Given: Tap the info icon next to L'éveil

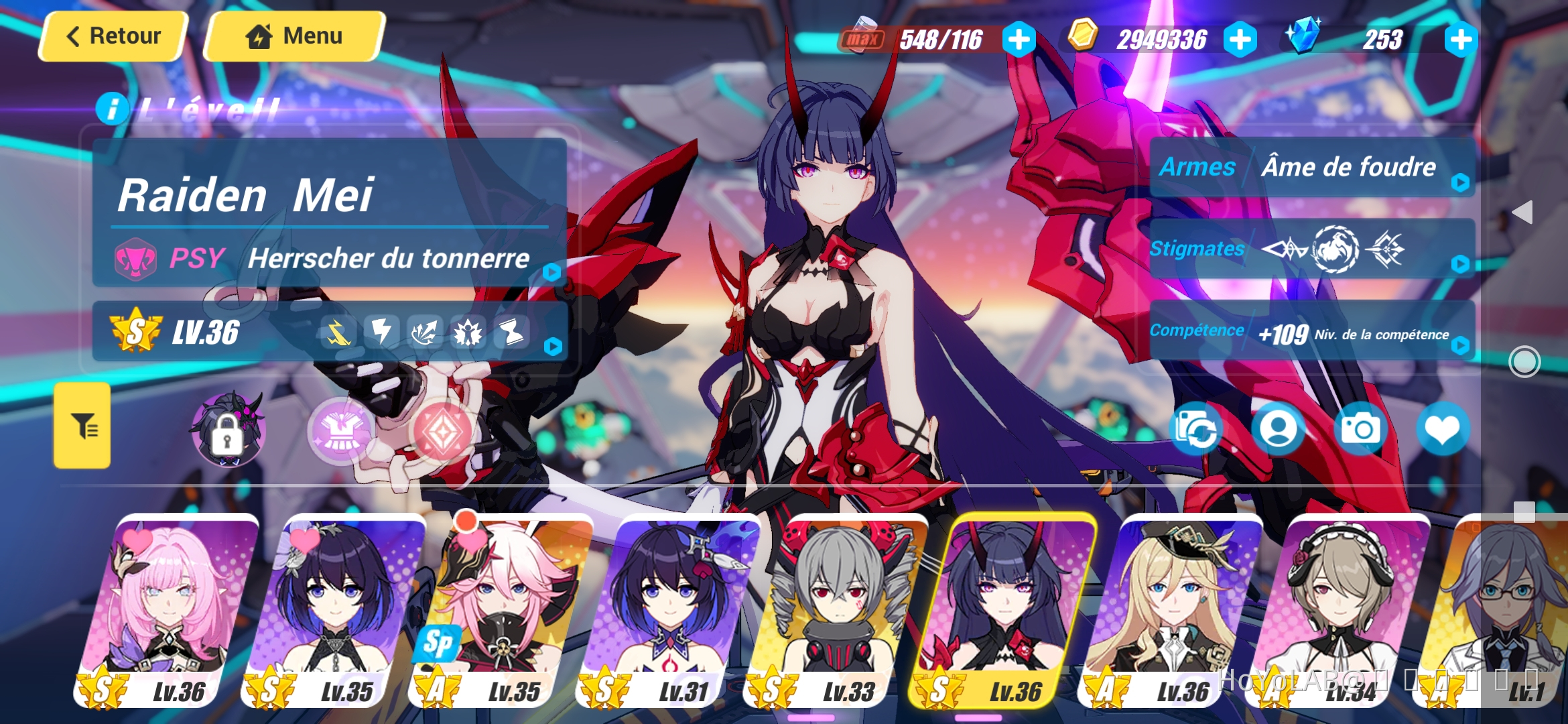Looking at the screenshot, I should point(113,107).
